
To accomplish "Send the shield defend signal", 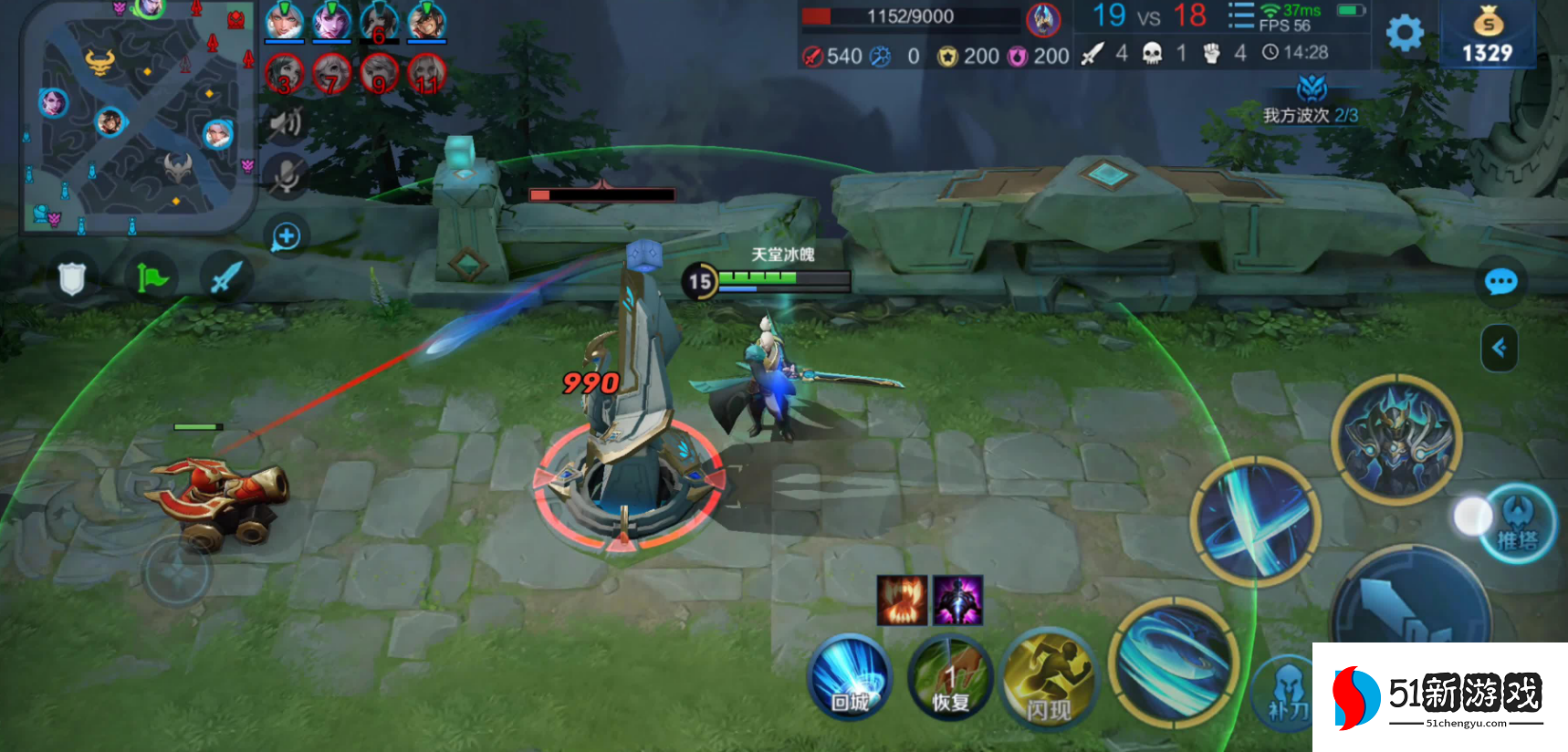I will click(71, 278).
